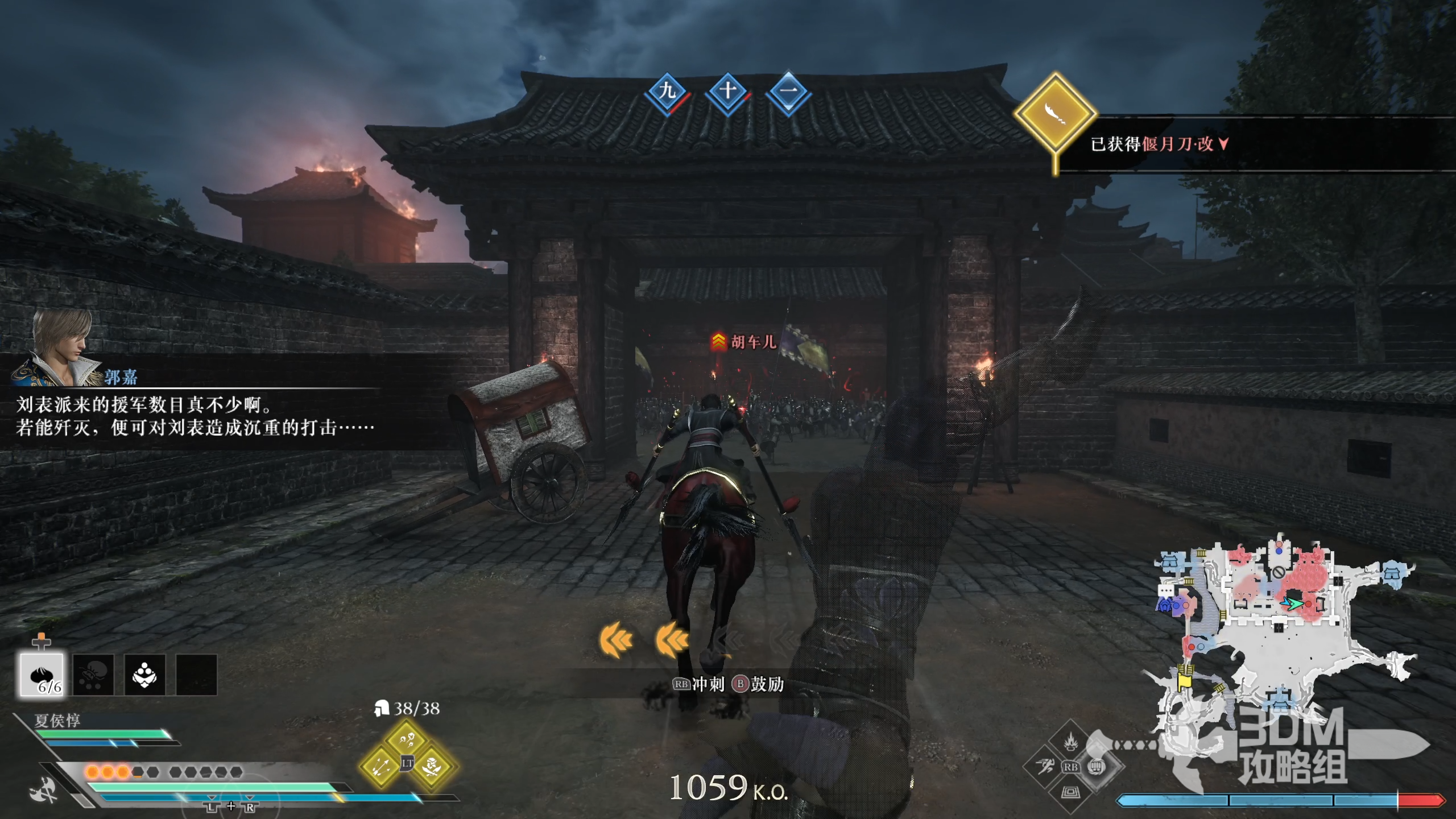
Task: Click the speech bubble marker on minimap
Action: click(x=1165, y=591)
